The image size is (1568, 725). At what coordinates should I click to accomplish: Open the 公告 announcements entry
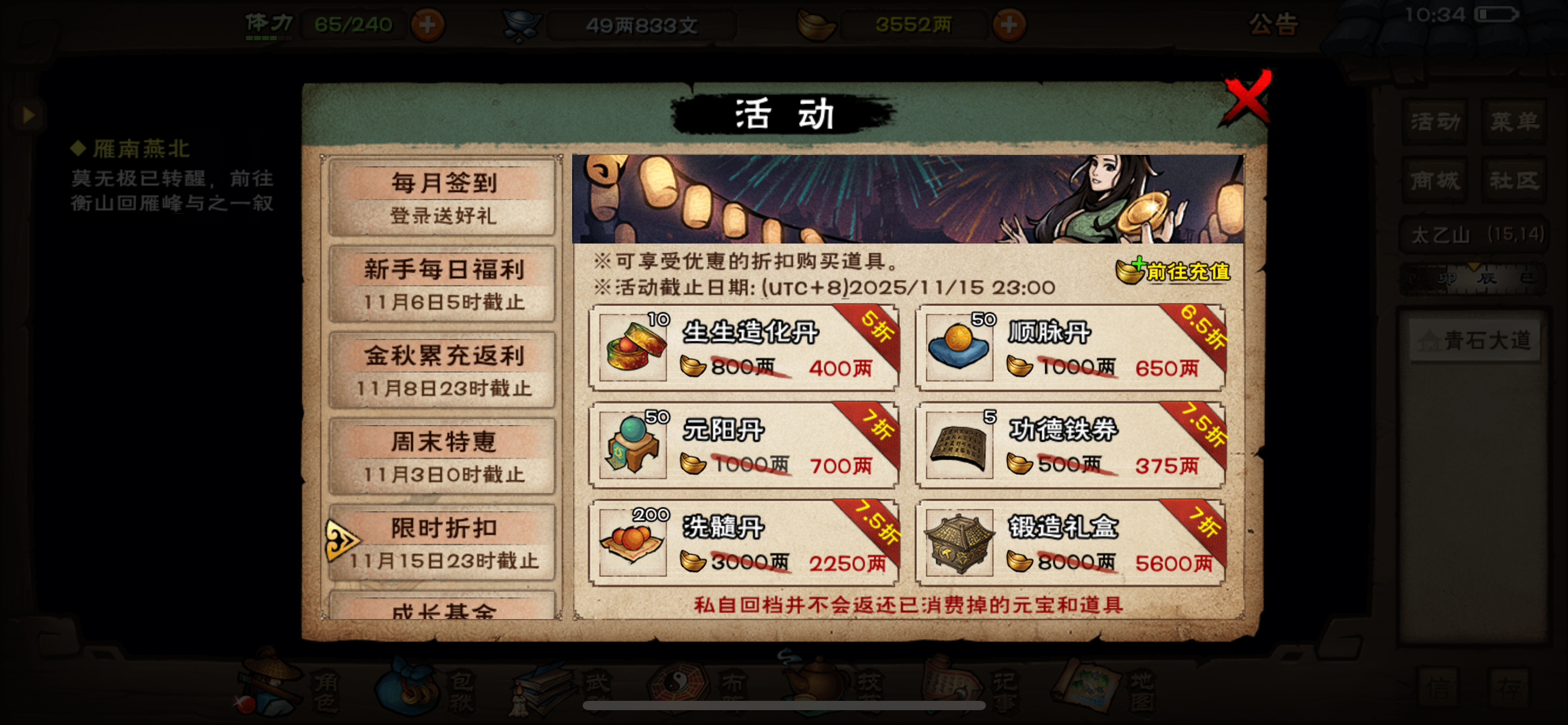pos(1274,25)
